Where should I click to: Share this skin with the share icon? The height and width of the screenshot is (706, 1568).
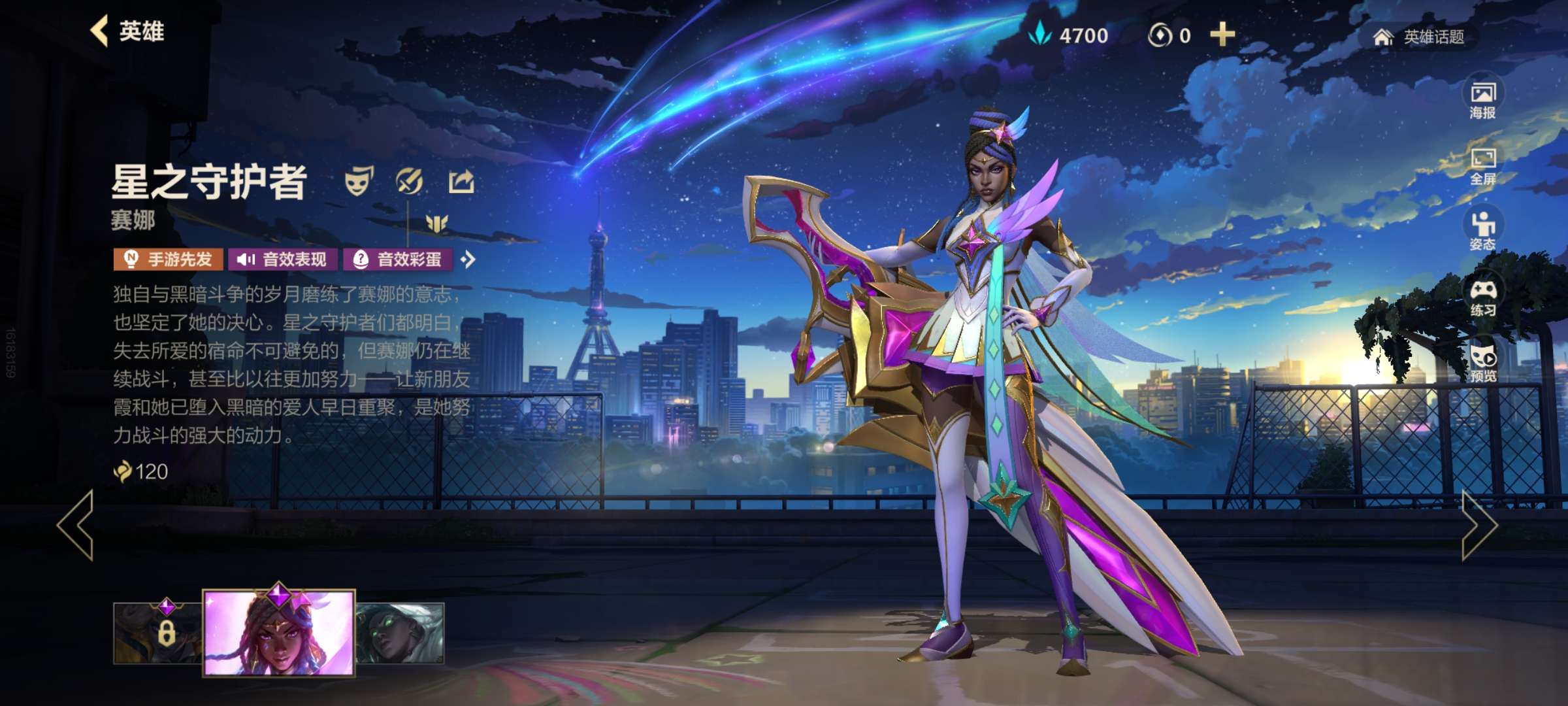pyautogui.click(x=461, y=181)
